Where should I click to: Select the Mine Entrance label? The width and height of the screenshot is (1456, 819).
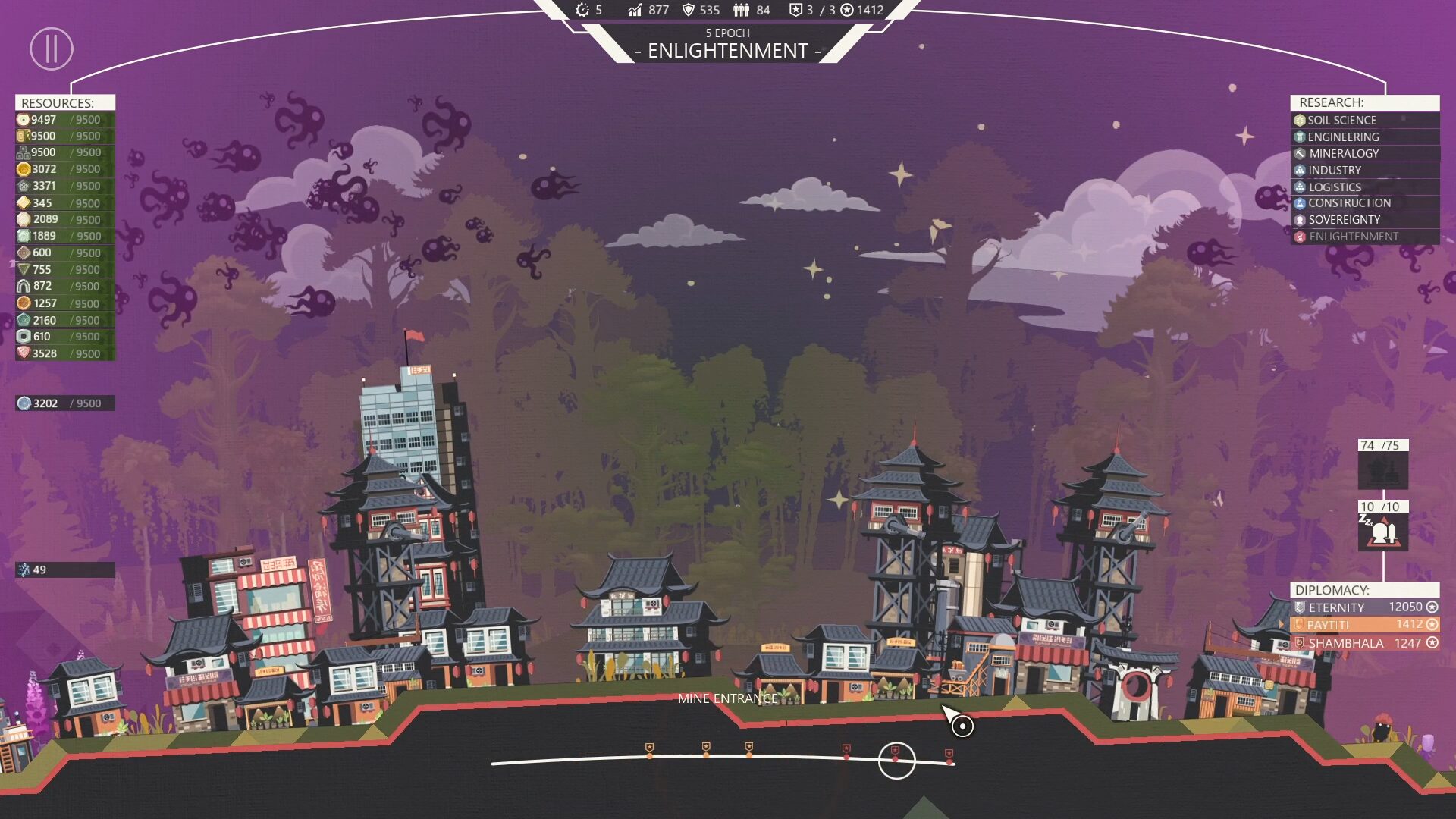(726, 698)
